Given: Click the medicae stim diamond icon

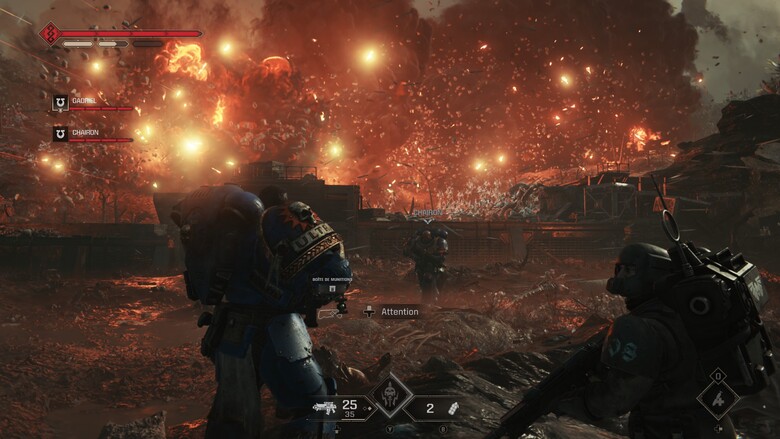Looking at the screenshot, I should (717, 397).
